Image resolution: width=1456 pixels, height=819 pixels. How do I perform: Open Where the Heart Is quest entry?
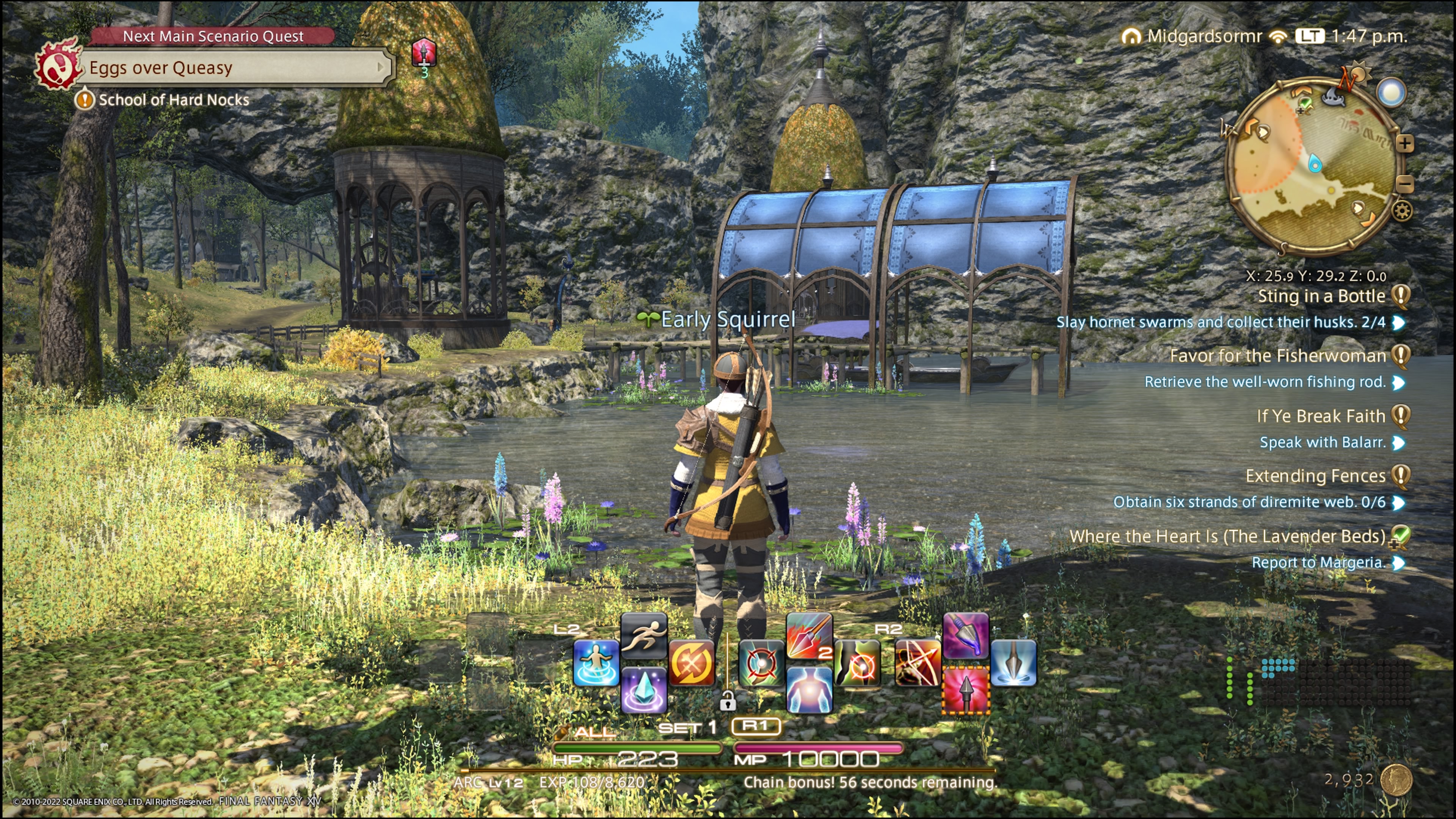point(1227,537)
